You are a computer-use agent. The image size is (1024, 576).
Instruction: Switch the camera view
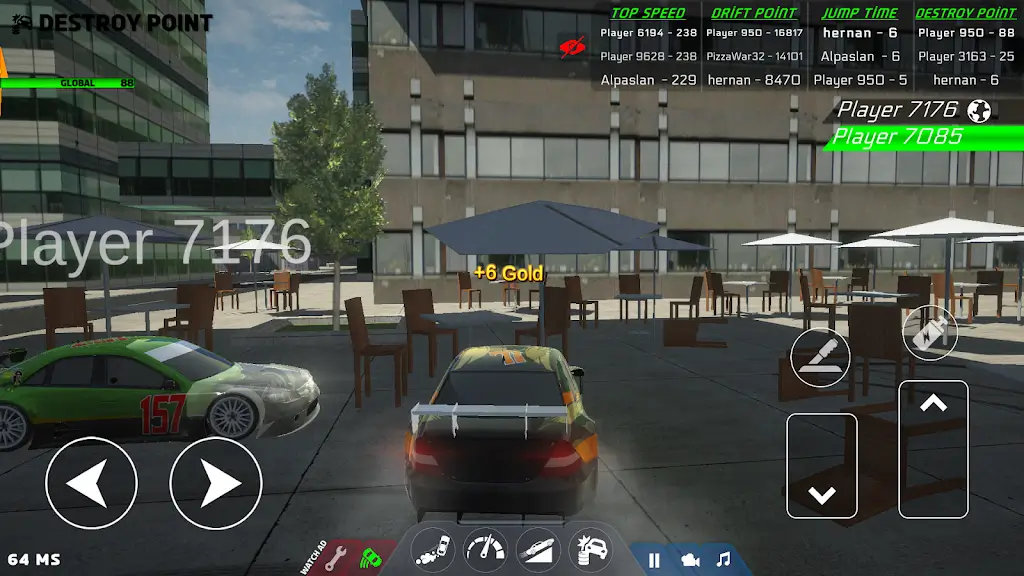pyautogui.click(x=690, y=560)
